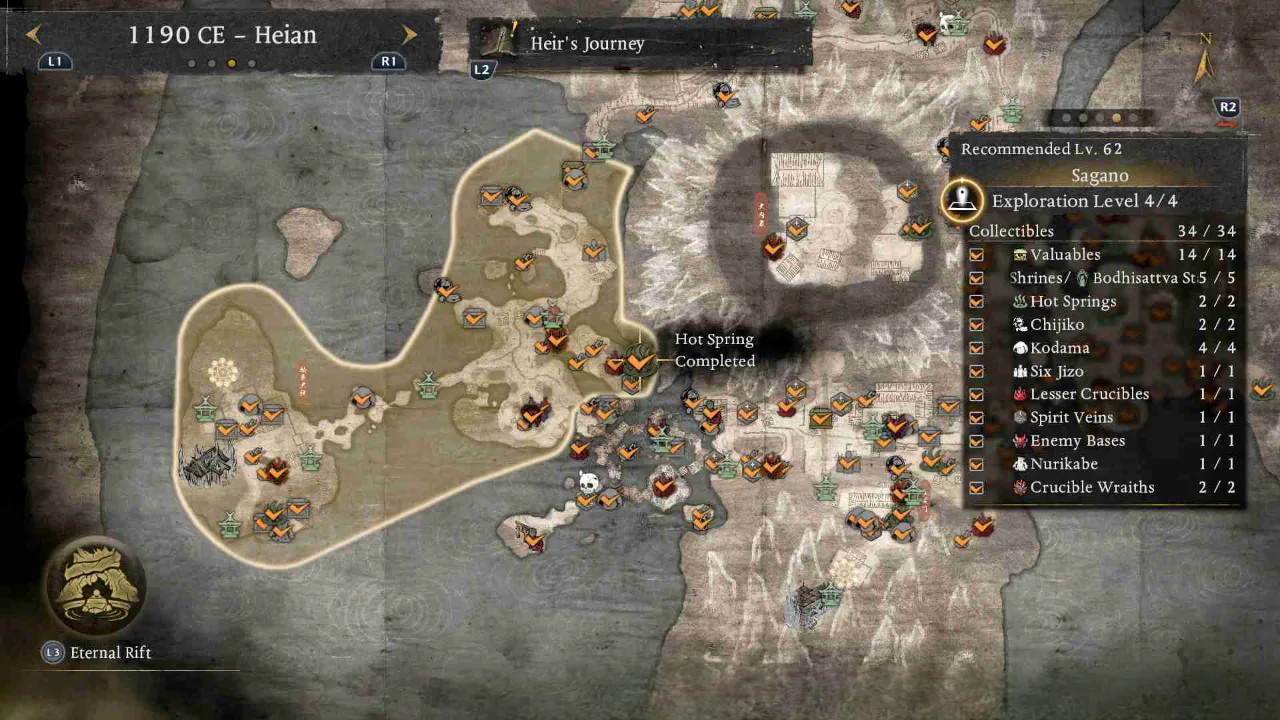Toggle the Nurikabe filter checkbox

[976, 464]
